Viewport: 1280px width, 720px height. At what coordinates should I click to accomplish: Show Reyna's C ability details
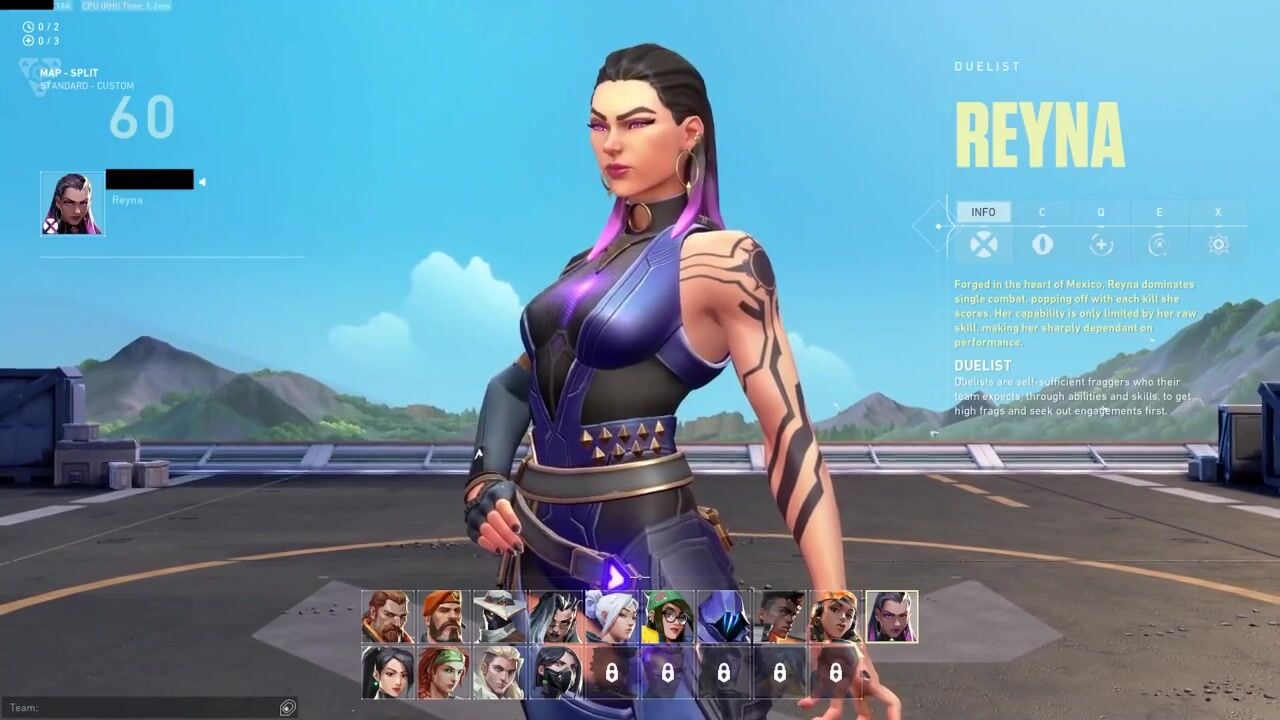tap(1042, 212)
